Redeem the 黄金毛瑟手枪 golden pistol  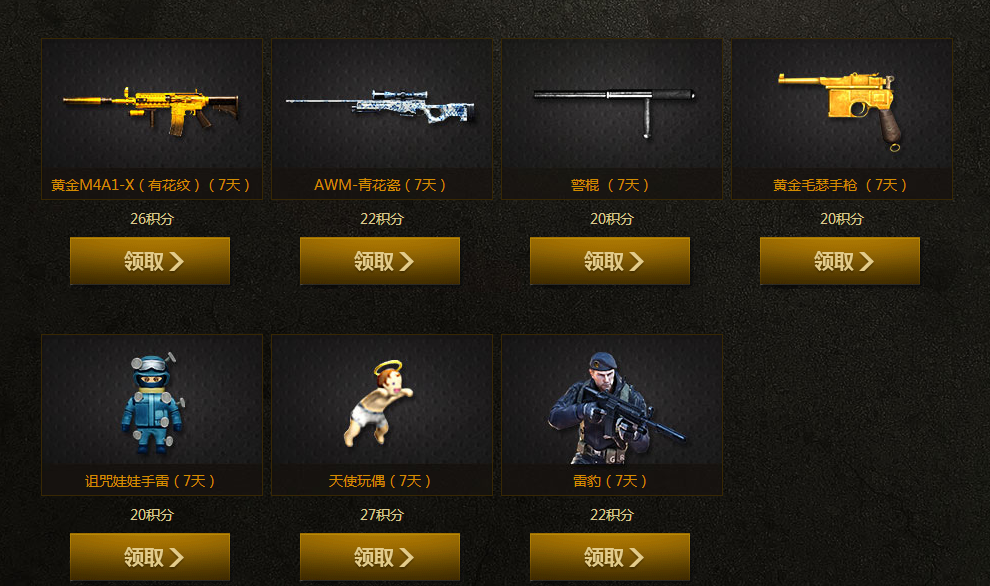pyautogui.click(x=840, y=261)
